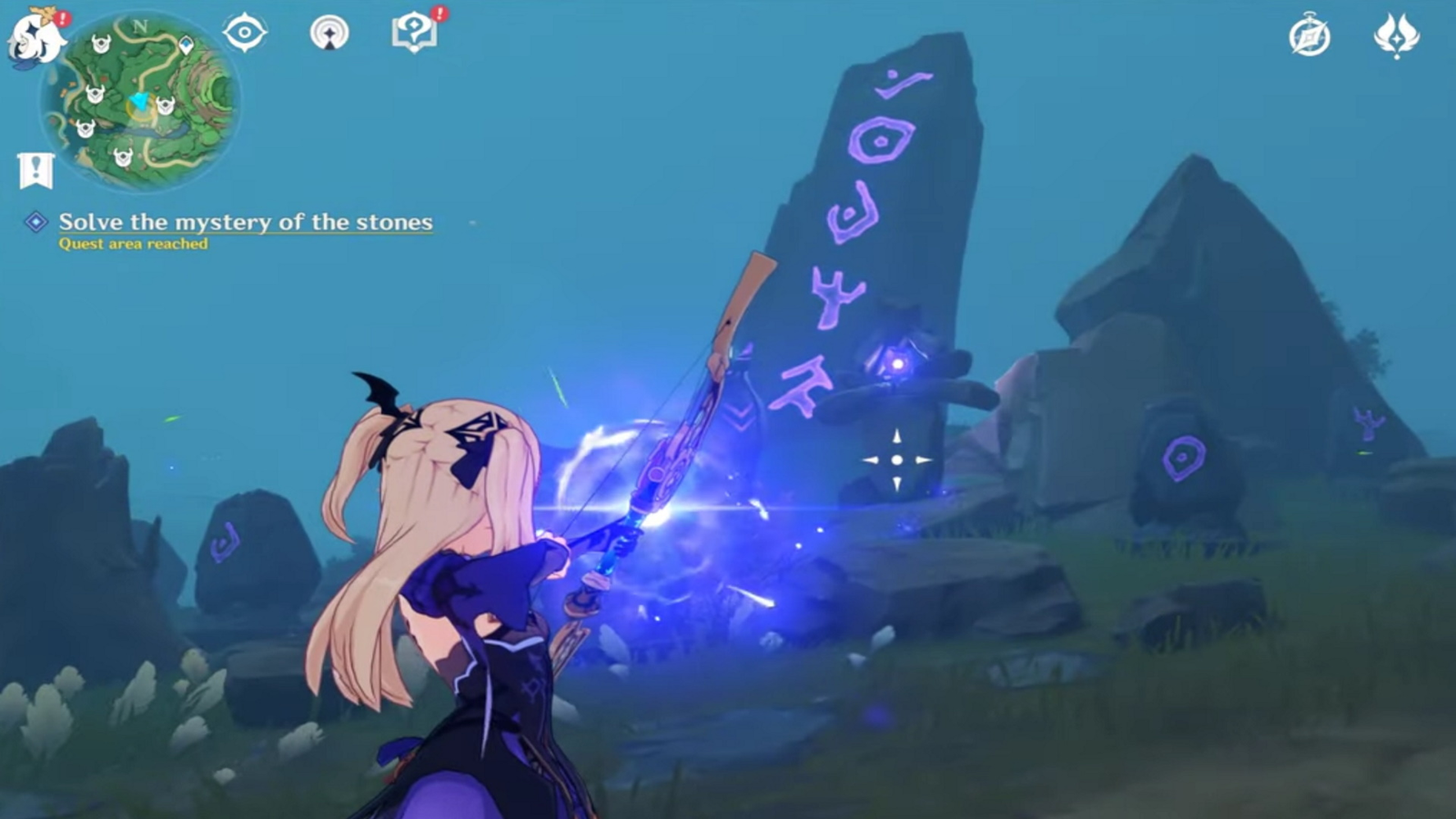Click the star beacon guide icon
Viewport: 1456px width, 819px height.
[330, 33]
